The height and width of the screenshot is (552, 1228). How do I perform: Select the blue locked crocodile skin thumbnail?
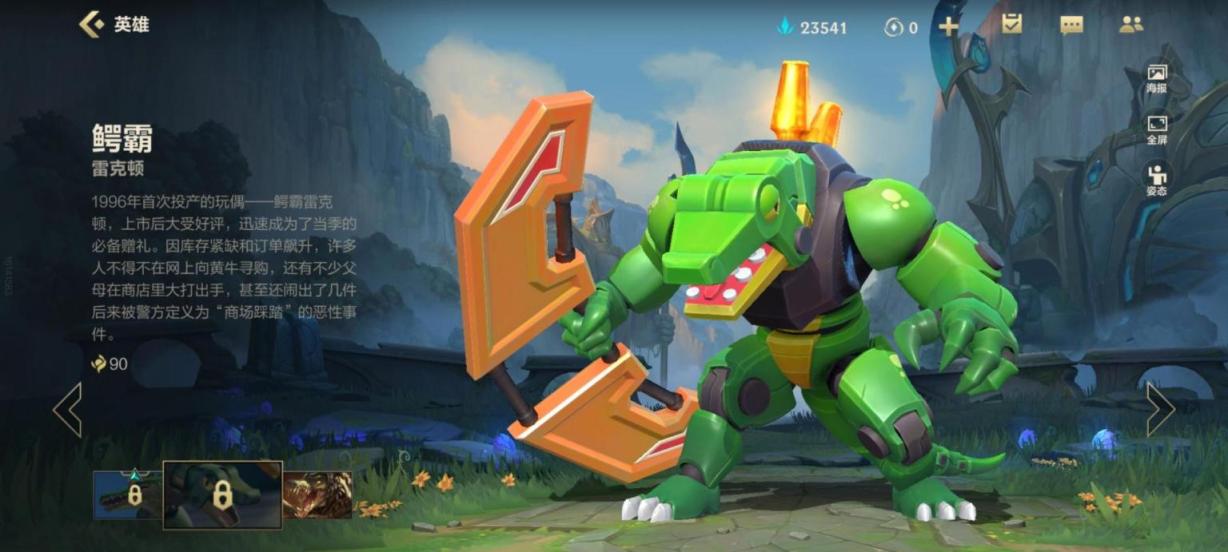[x=127, y=495]
